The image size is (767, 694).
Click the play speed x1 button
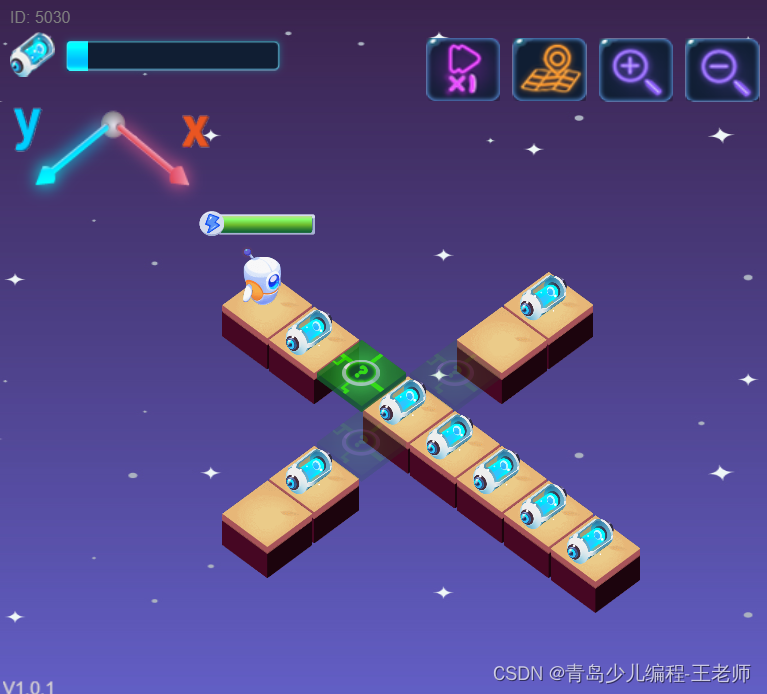click(463, 69)
